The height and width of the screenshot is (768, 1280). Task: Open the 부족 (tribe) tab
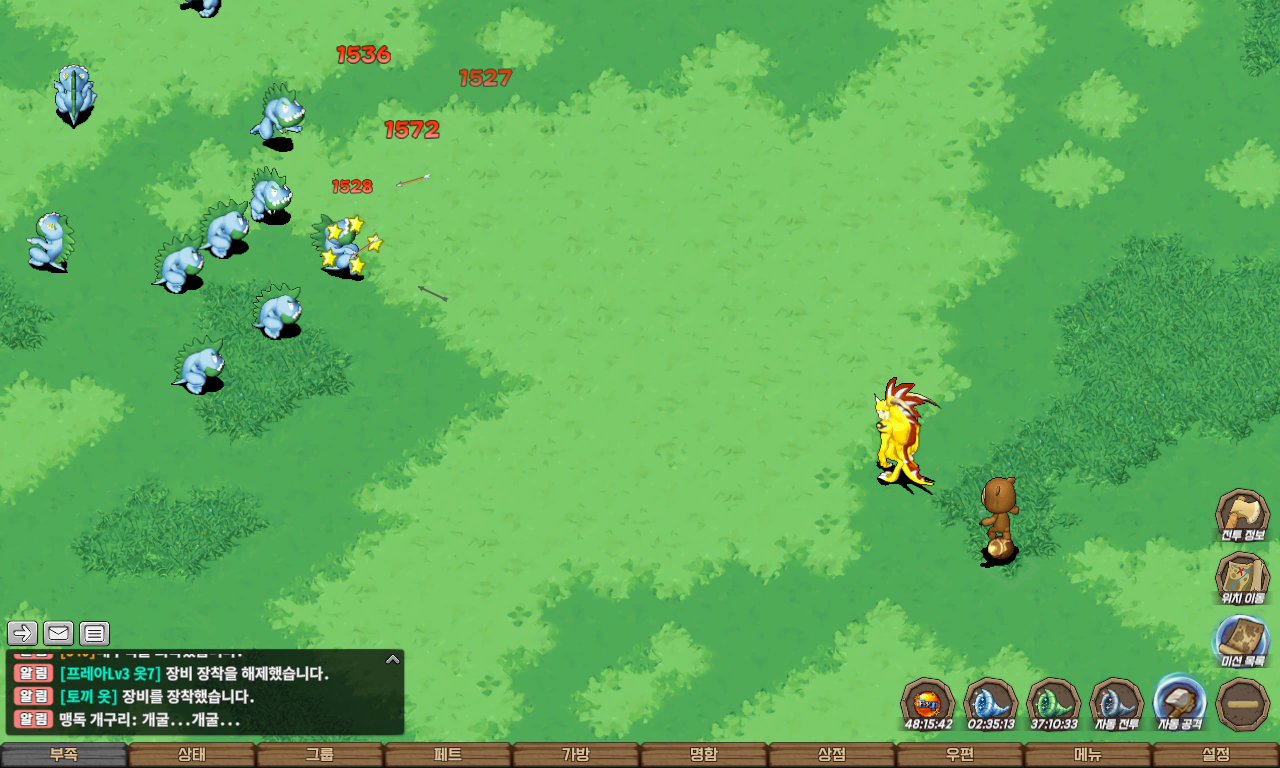pyautogui.click(x=64, y=755)
